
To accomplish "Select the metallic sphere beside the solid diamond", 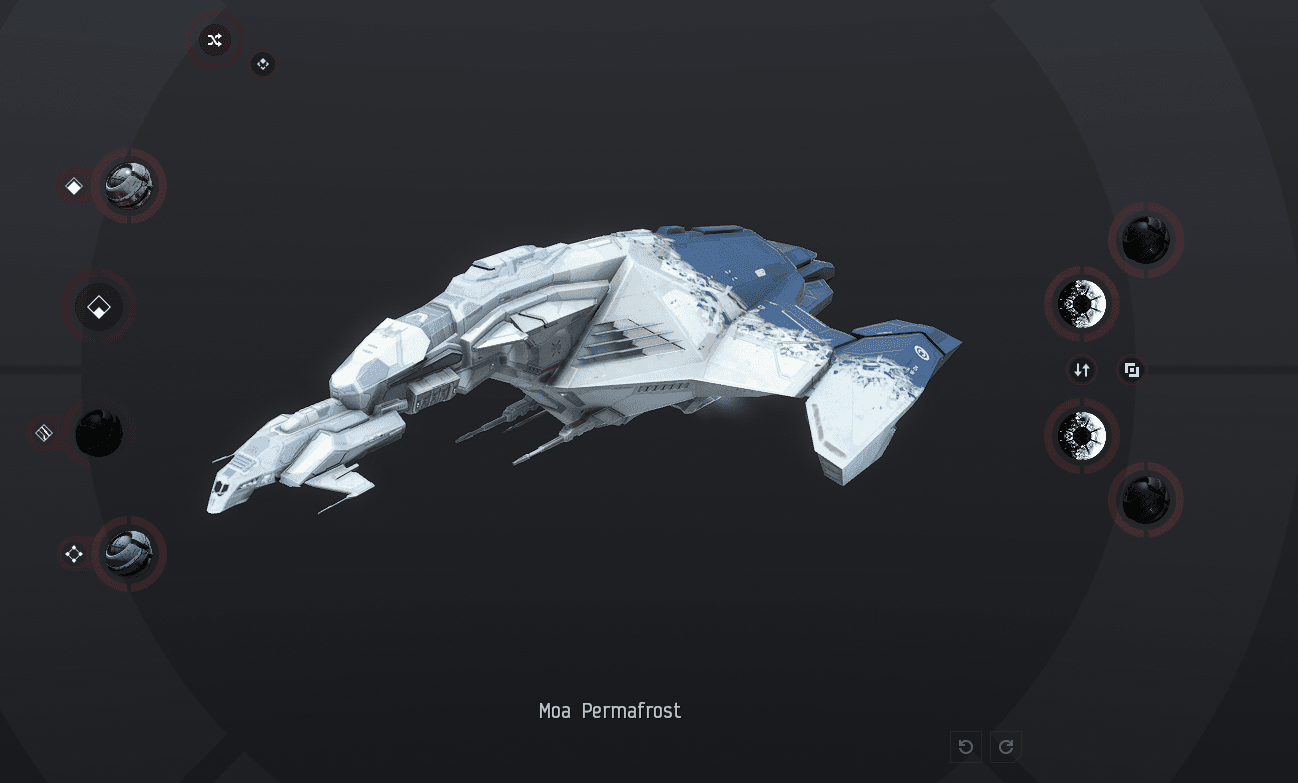I will (x=129, y=186).
